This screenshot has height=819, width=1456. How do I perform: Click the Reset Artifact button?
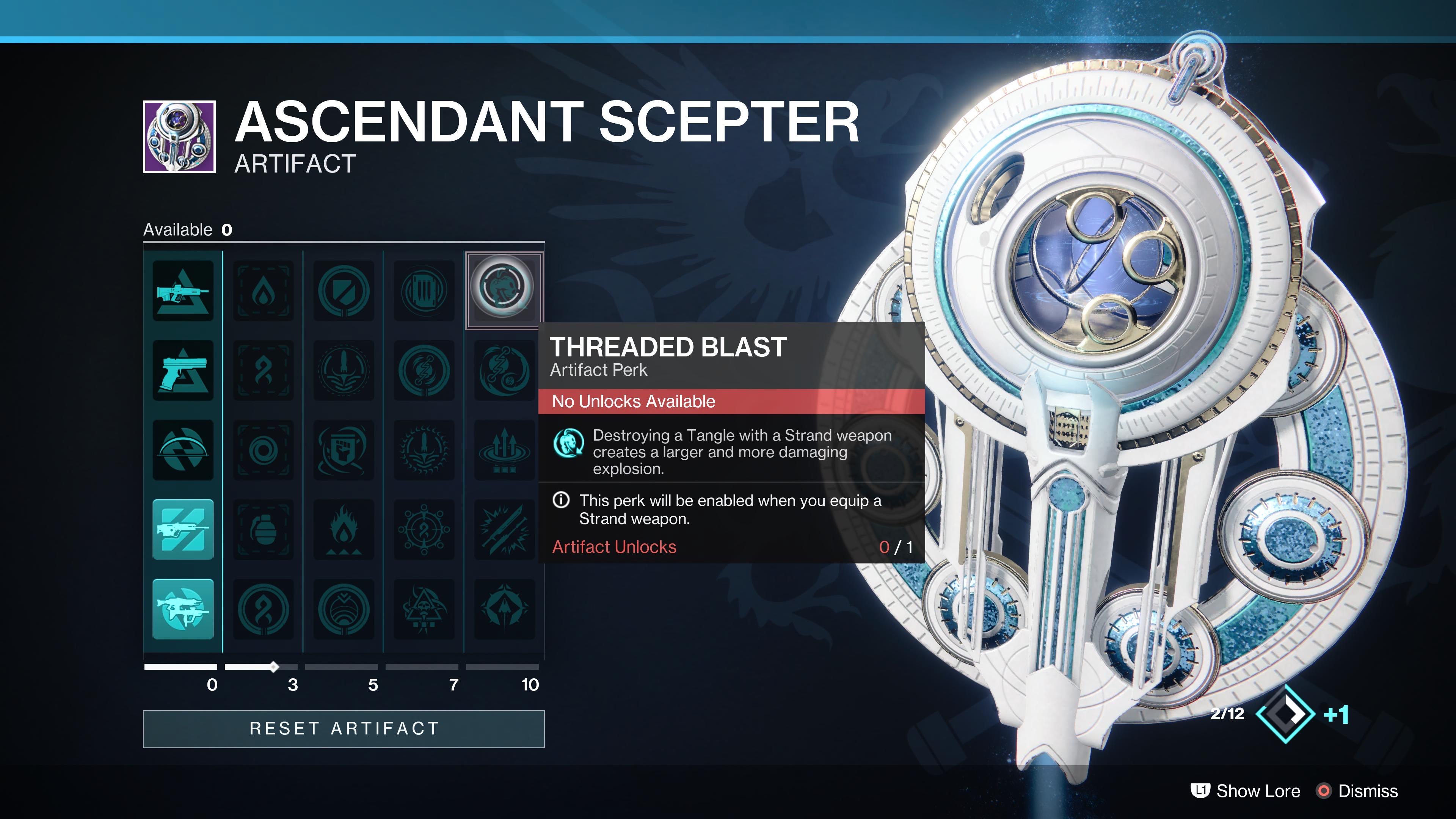(x=344, y=728)
